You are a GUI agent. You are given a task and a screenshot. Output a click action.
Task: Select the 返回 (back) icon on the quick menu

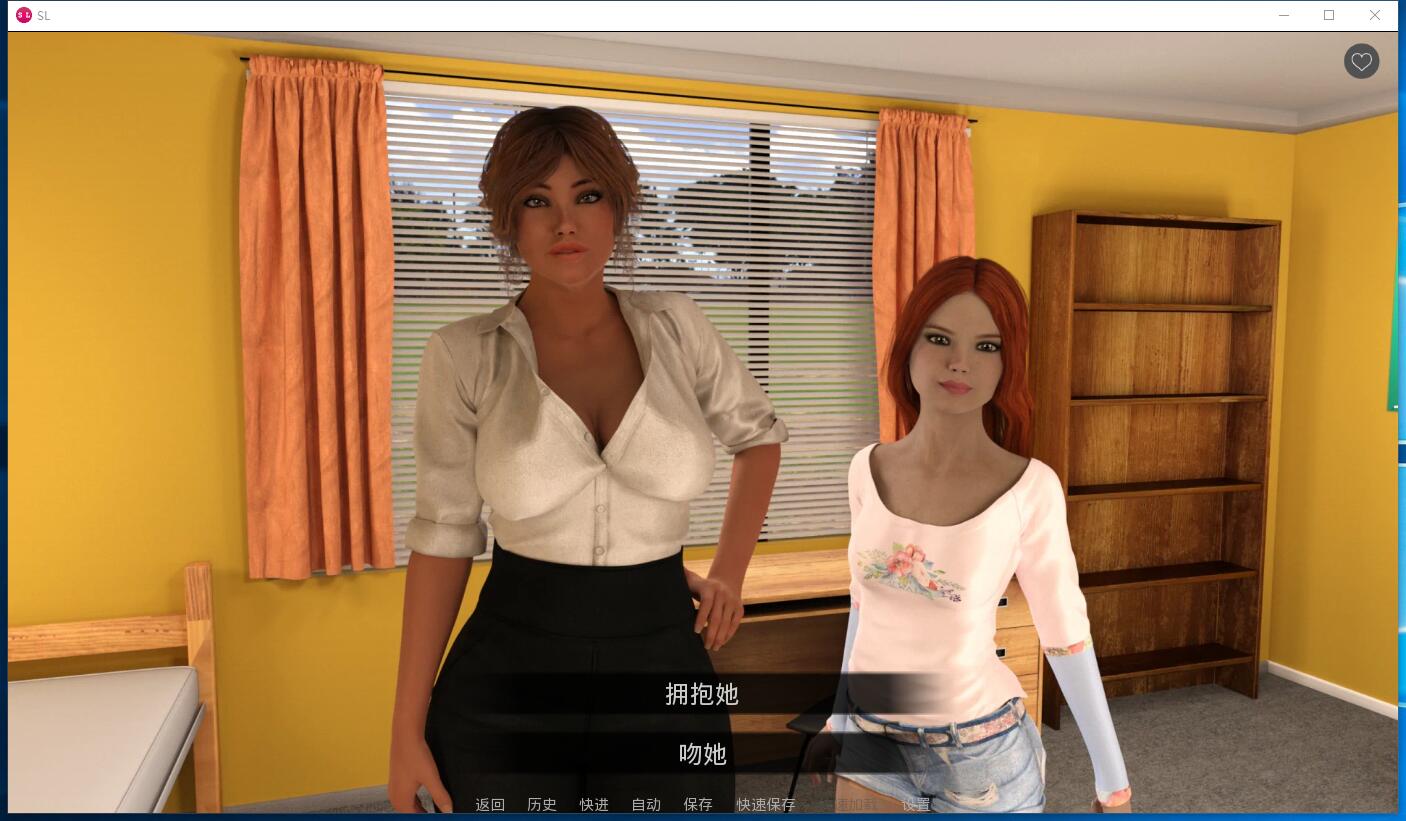(489, 804)
